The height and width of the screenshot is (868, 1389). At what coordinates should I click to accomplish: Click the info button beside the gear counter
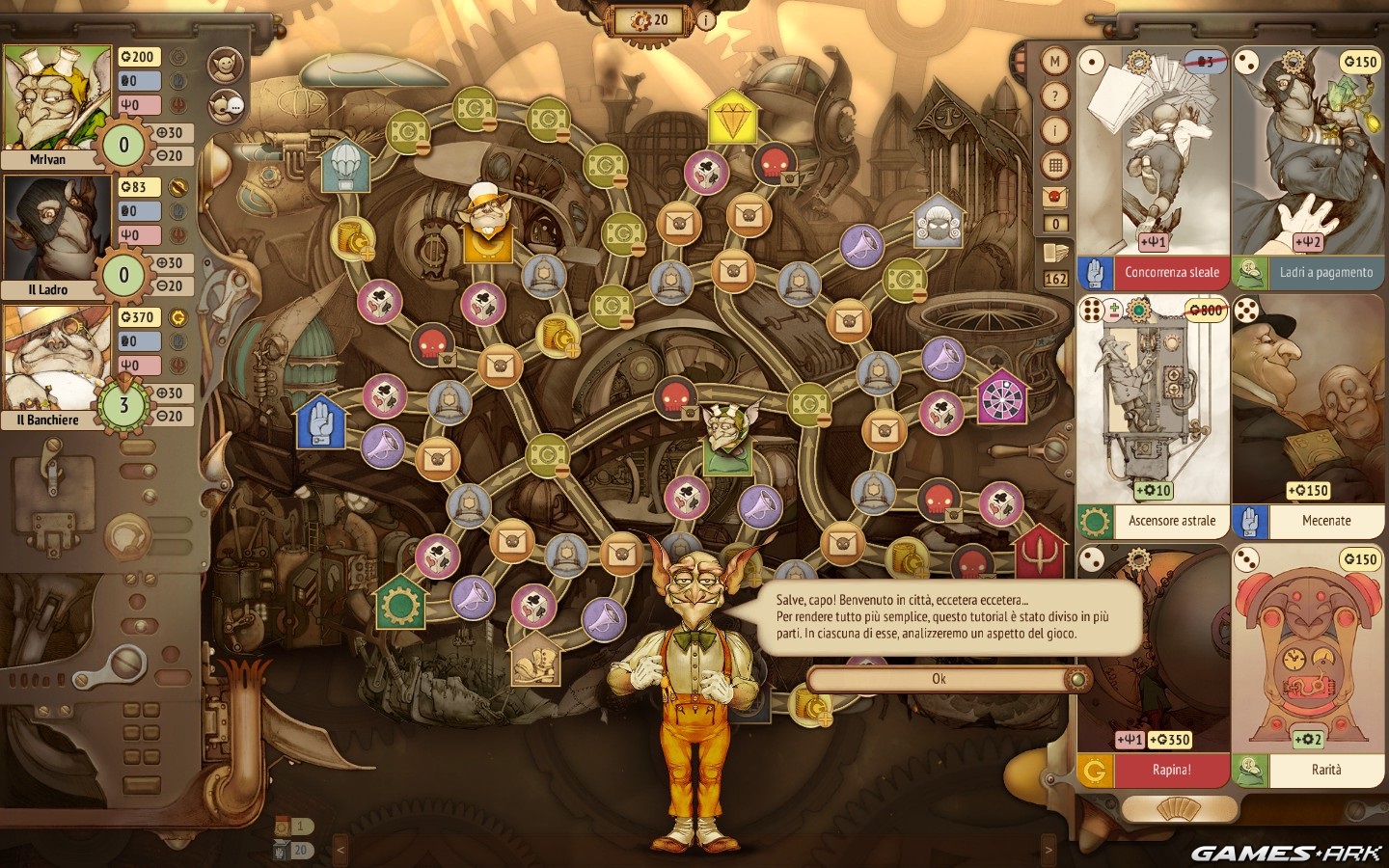[706, 19]
